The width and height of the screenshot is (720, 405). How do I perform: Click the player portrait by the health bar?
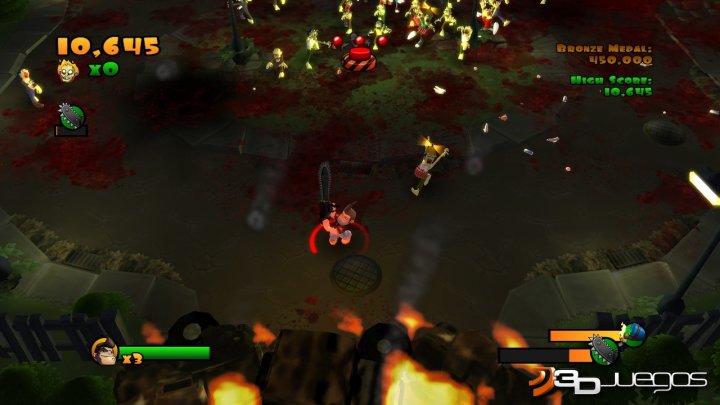(103, 350)
